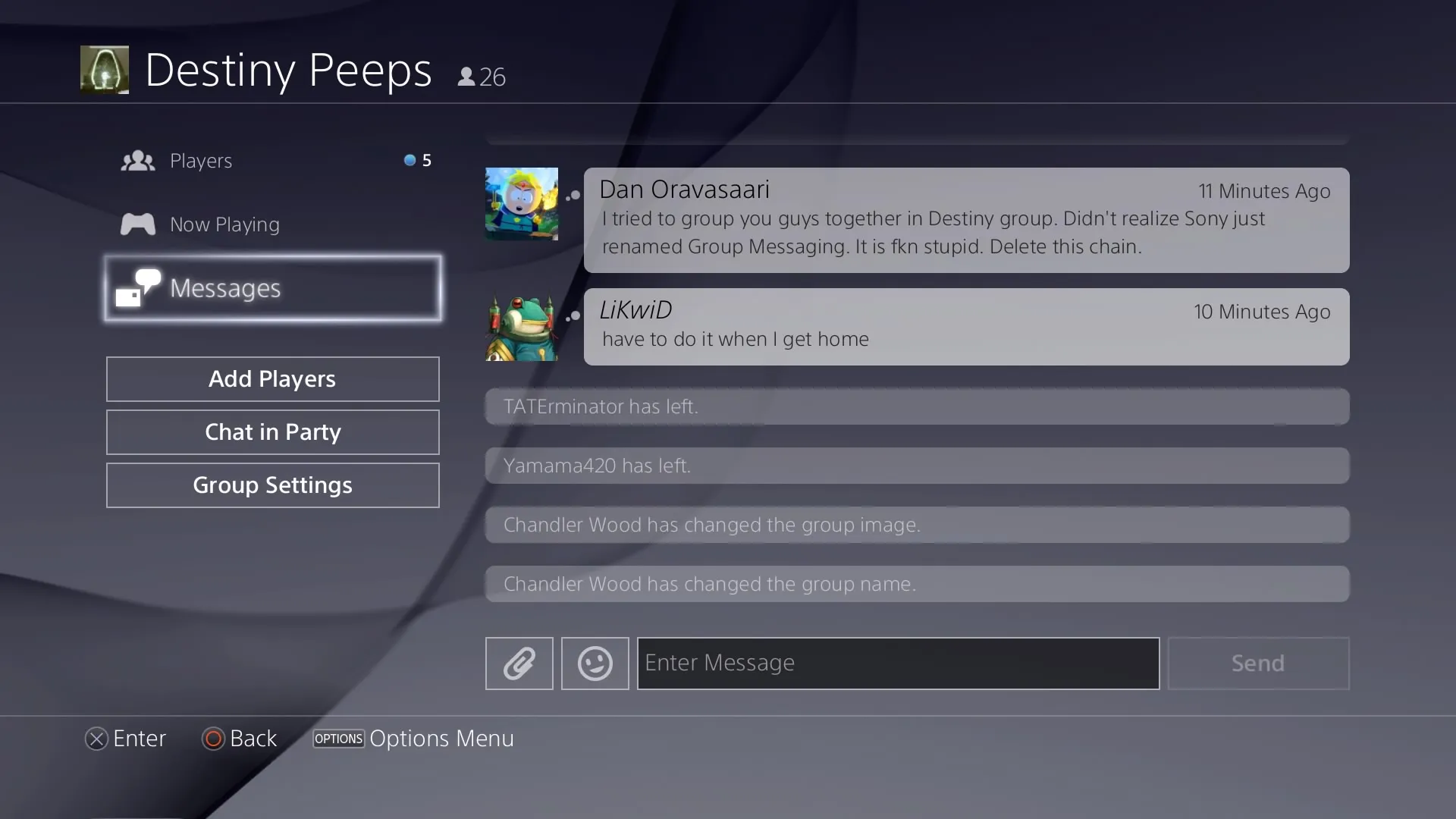
Task: Click LiKwiD's frog profile avatar
Action: (520, 326)
